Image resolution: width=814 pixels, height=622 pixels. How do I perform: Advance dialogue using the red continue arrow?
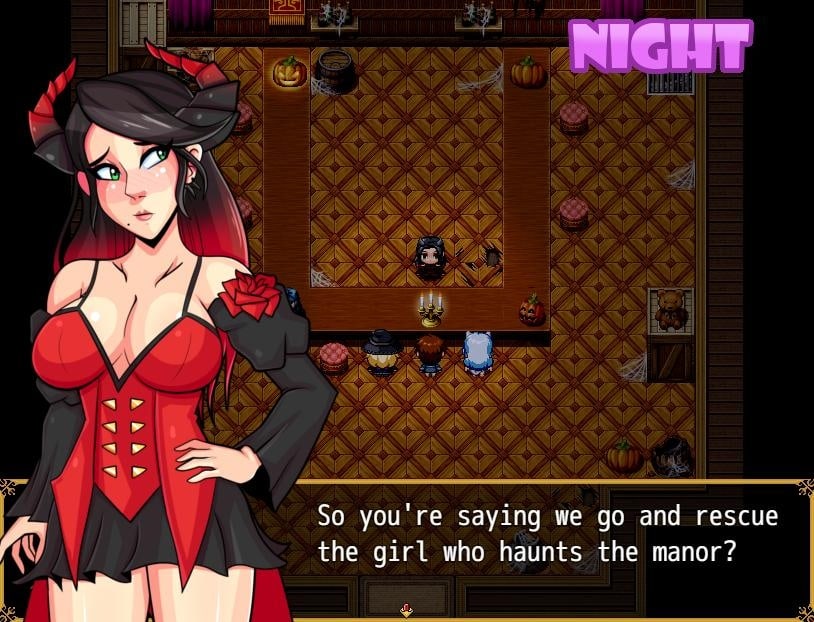coord(406,609)
